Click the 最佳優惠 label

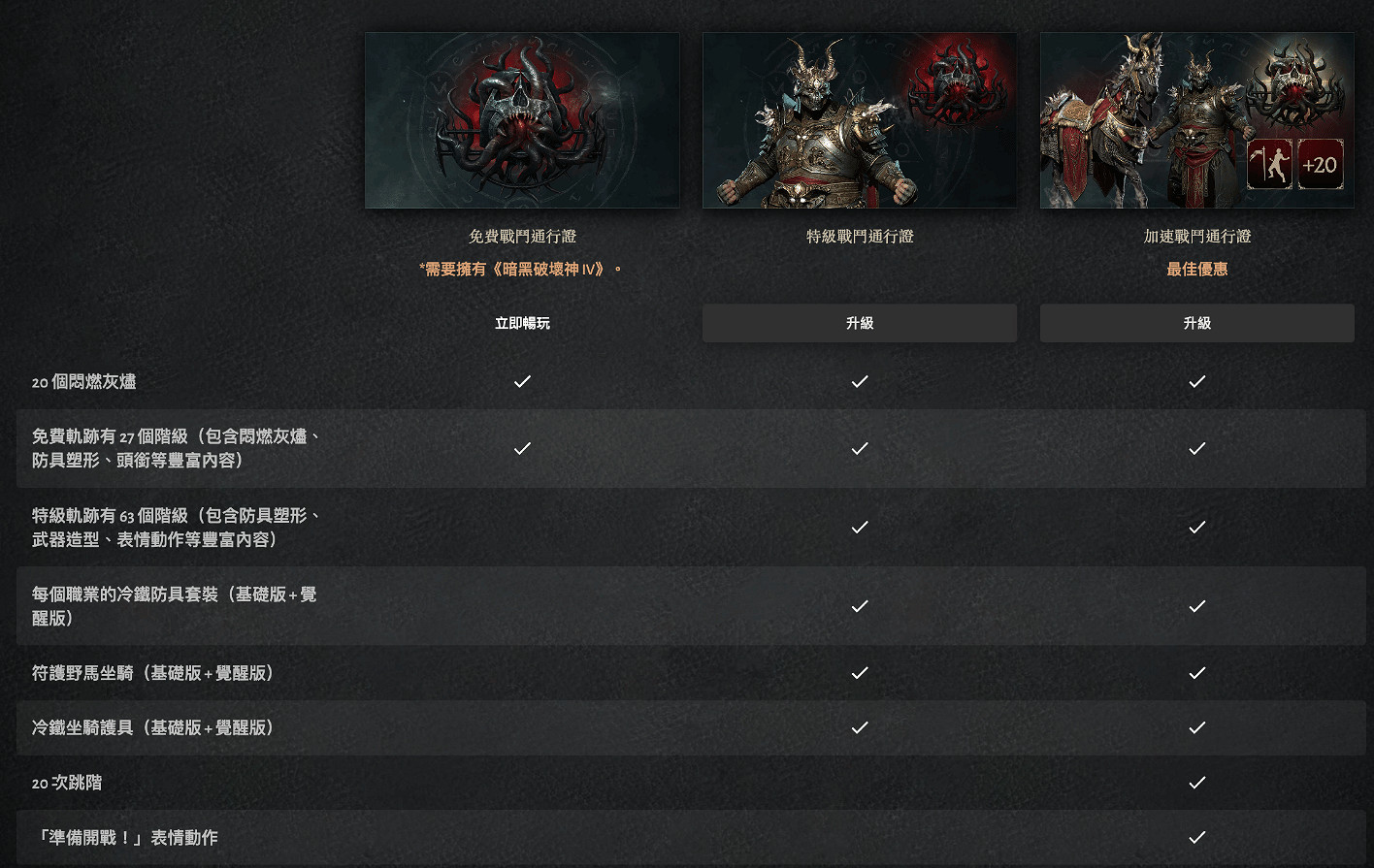(1196, 269)
